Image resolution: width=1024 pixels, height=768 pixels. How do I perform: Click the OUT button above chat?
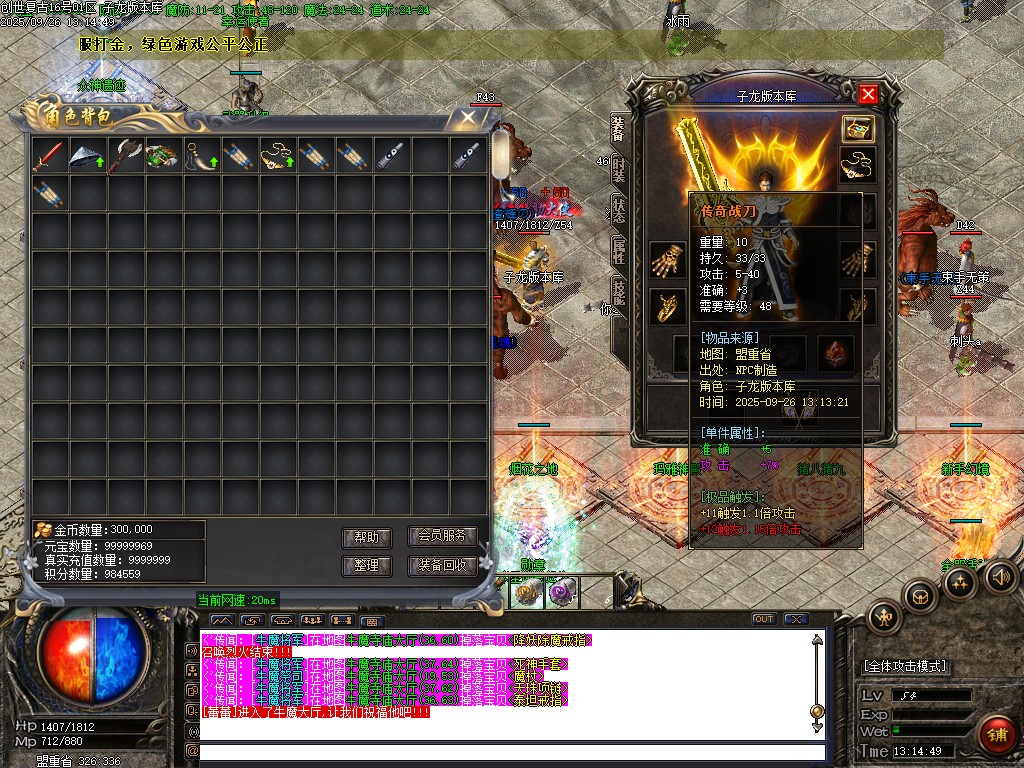coord(764,619)
